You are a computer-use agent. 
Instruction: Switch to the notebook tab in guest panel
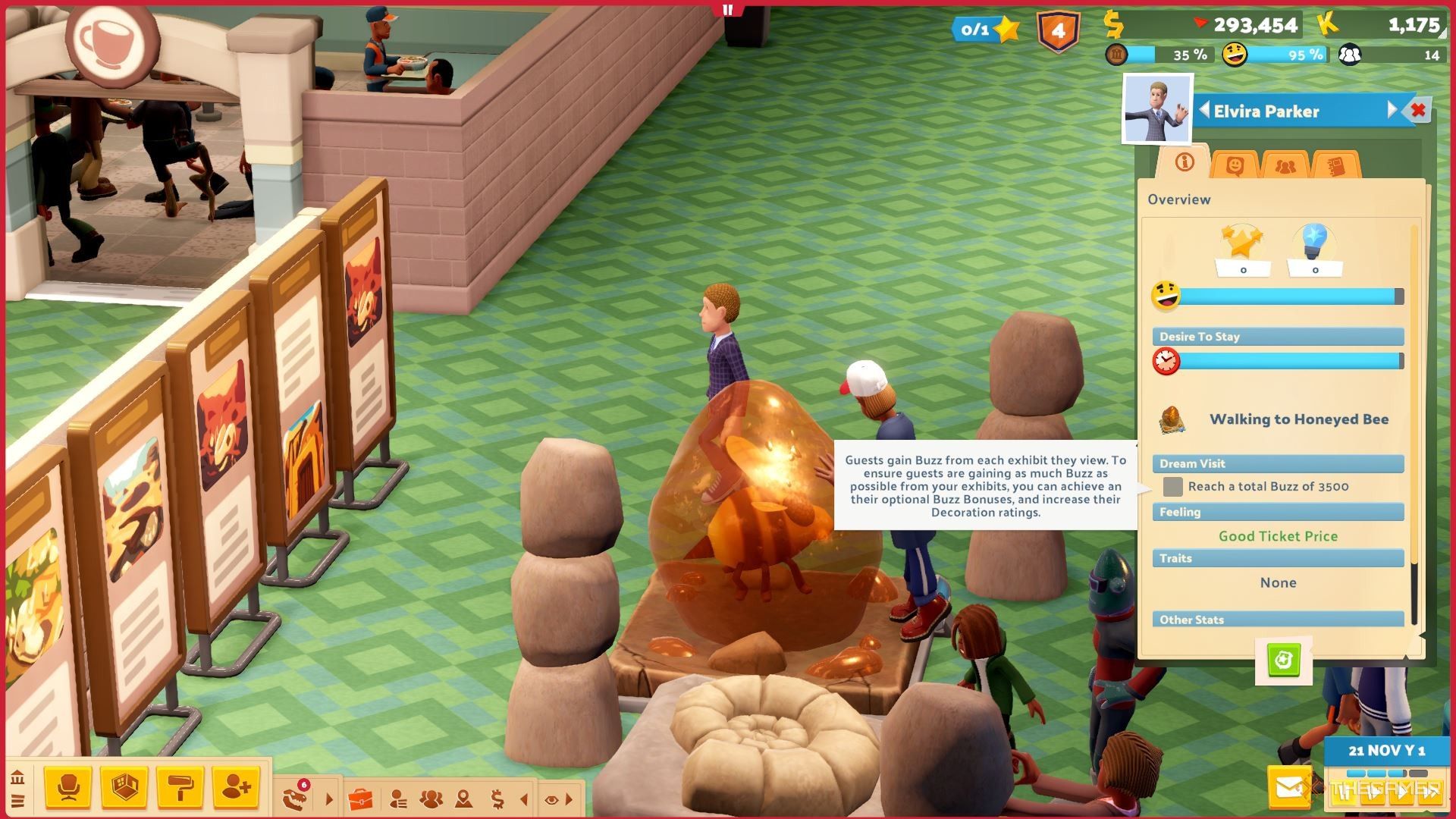(1335, 165)
